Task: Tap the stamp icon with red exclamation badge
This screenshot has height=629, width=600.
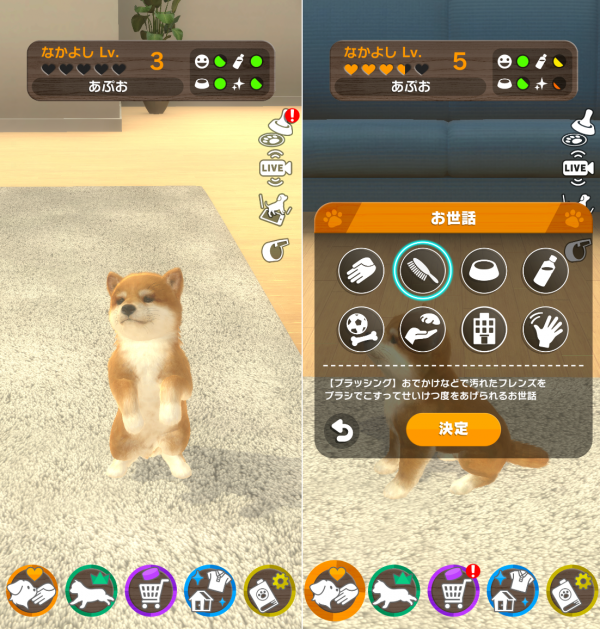Action: tap(277, 129)
